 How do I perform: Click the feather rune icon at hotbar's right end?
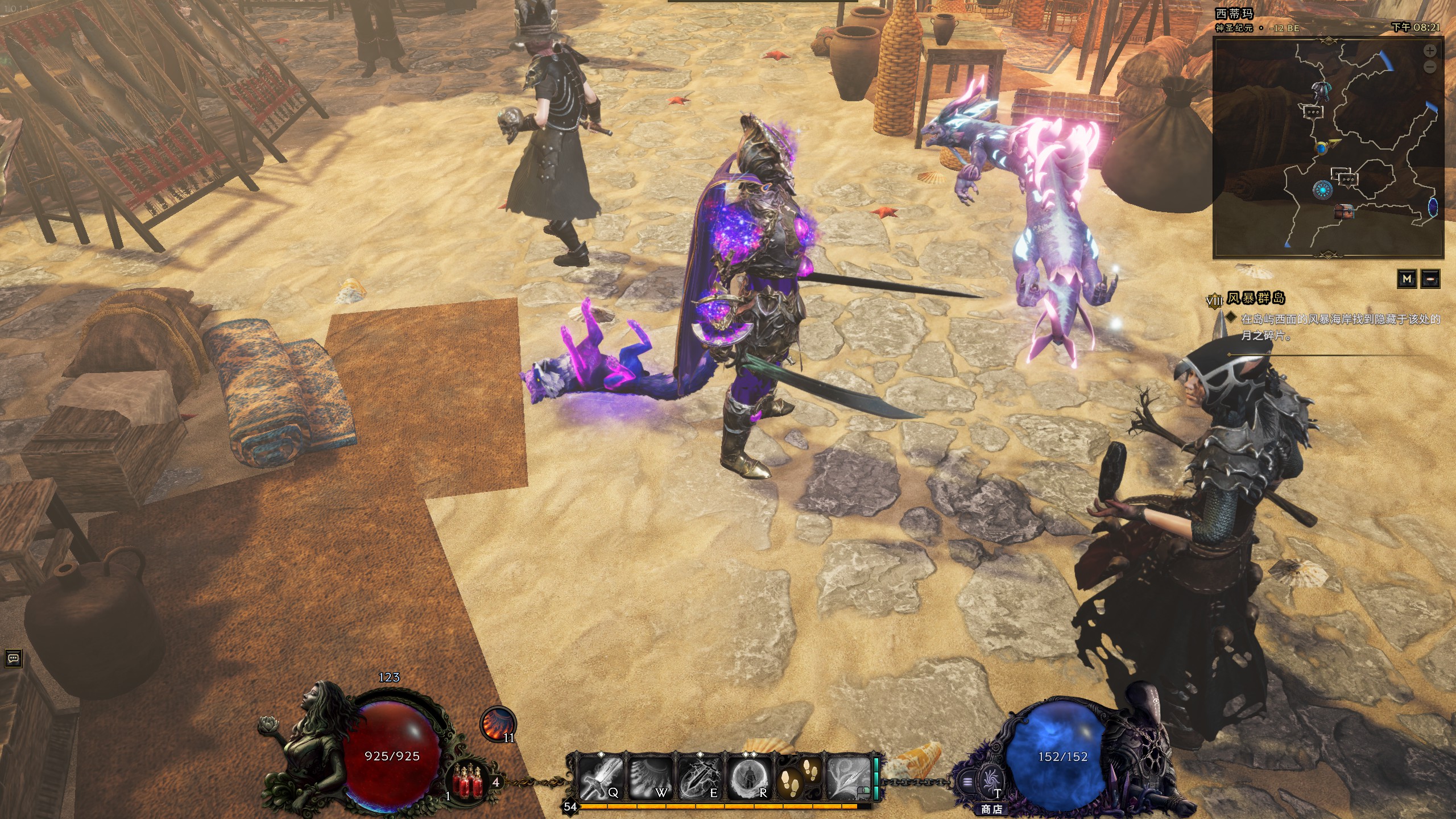point(847,779)
